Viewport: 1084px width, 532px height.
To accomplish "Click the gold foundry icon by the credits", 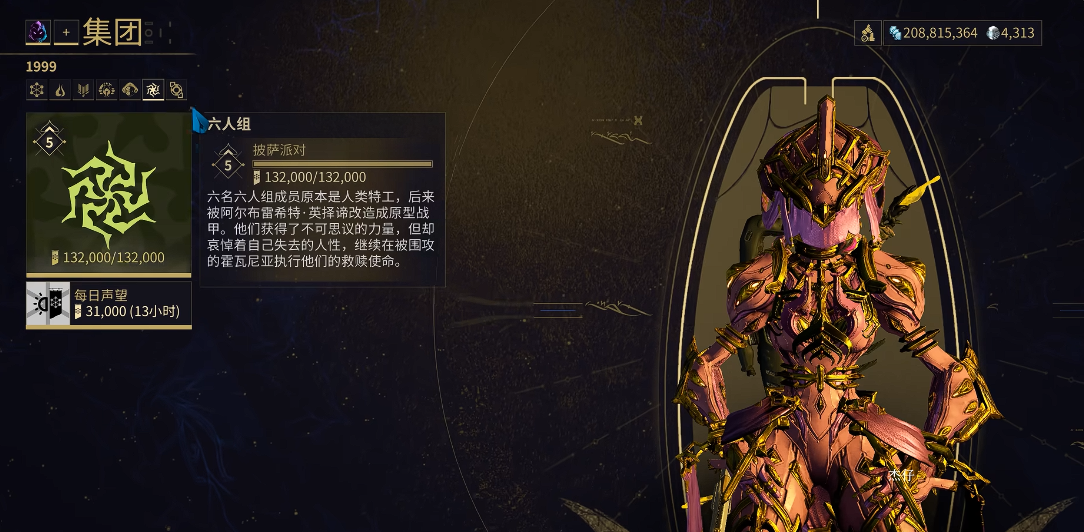I will [x=868, y=33].
